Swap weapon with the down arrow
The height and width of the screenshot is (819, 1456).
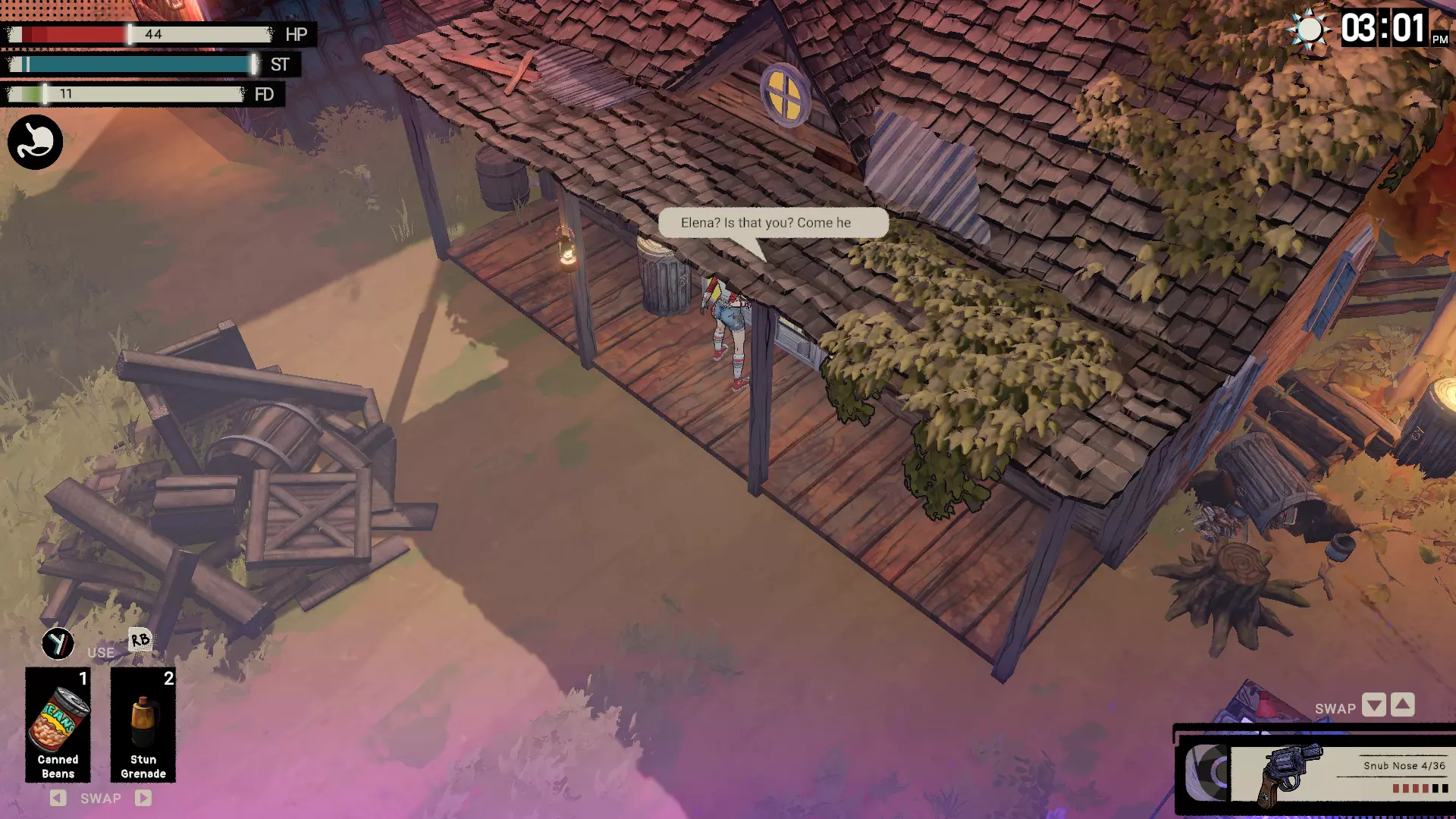click(x=1373, y=705)
